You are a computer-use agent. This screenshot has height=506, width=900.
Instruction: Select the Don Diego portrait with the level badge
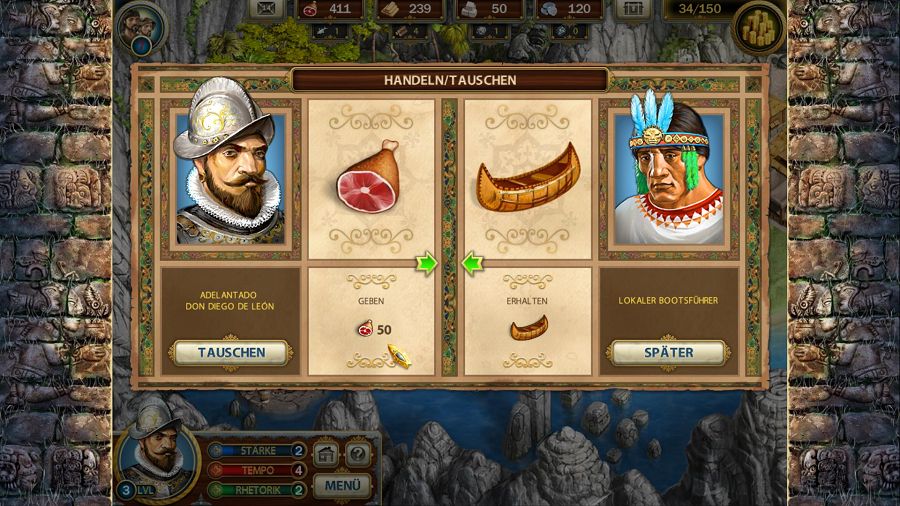155,455
